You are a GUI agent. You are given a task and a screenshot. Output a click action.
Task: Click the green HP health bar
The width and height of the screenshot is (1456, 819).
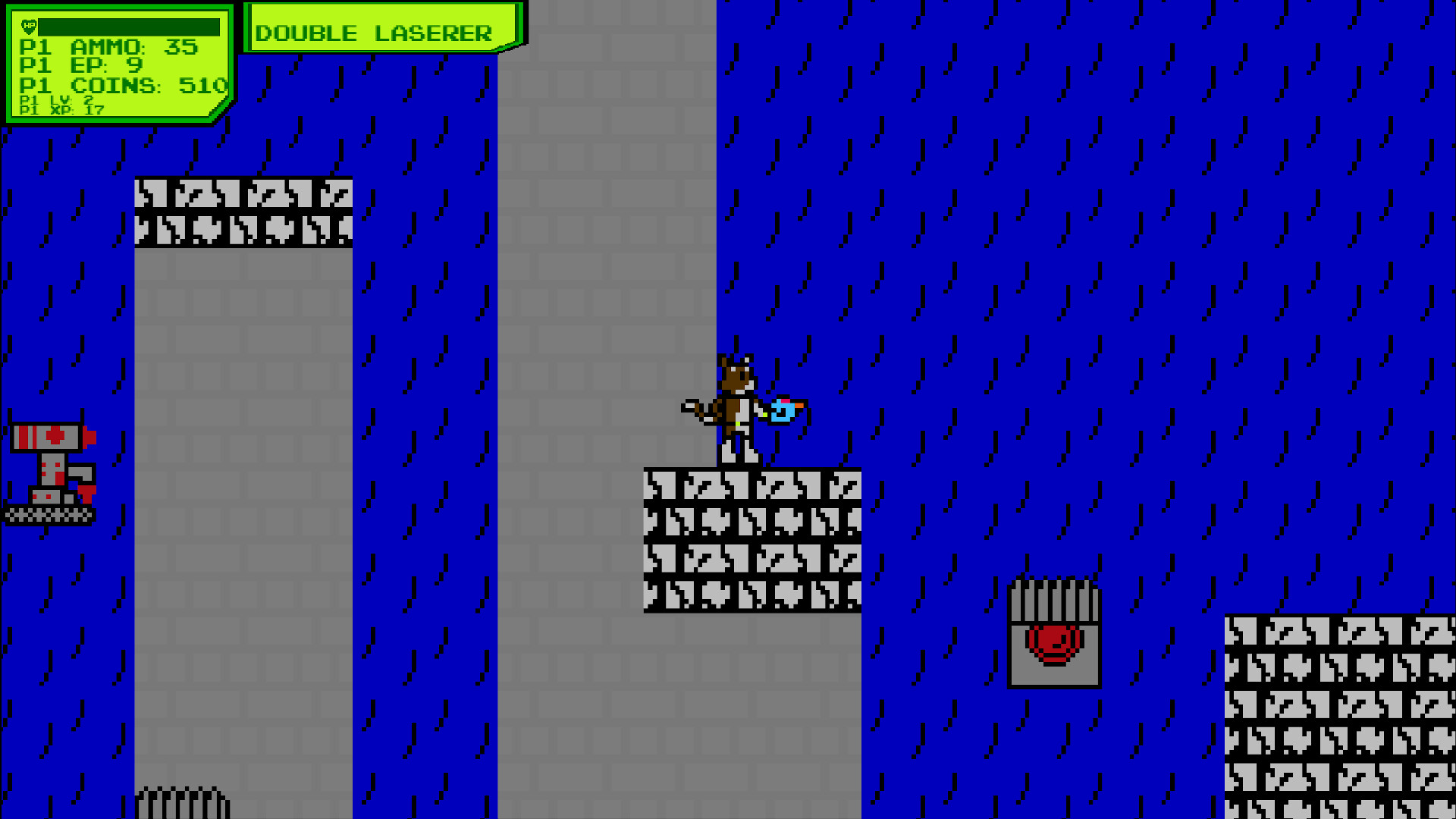coord(129,27)
